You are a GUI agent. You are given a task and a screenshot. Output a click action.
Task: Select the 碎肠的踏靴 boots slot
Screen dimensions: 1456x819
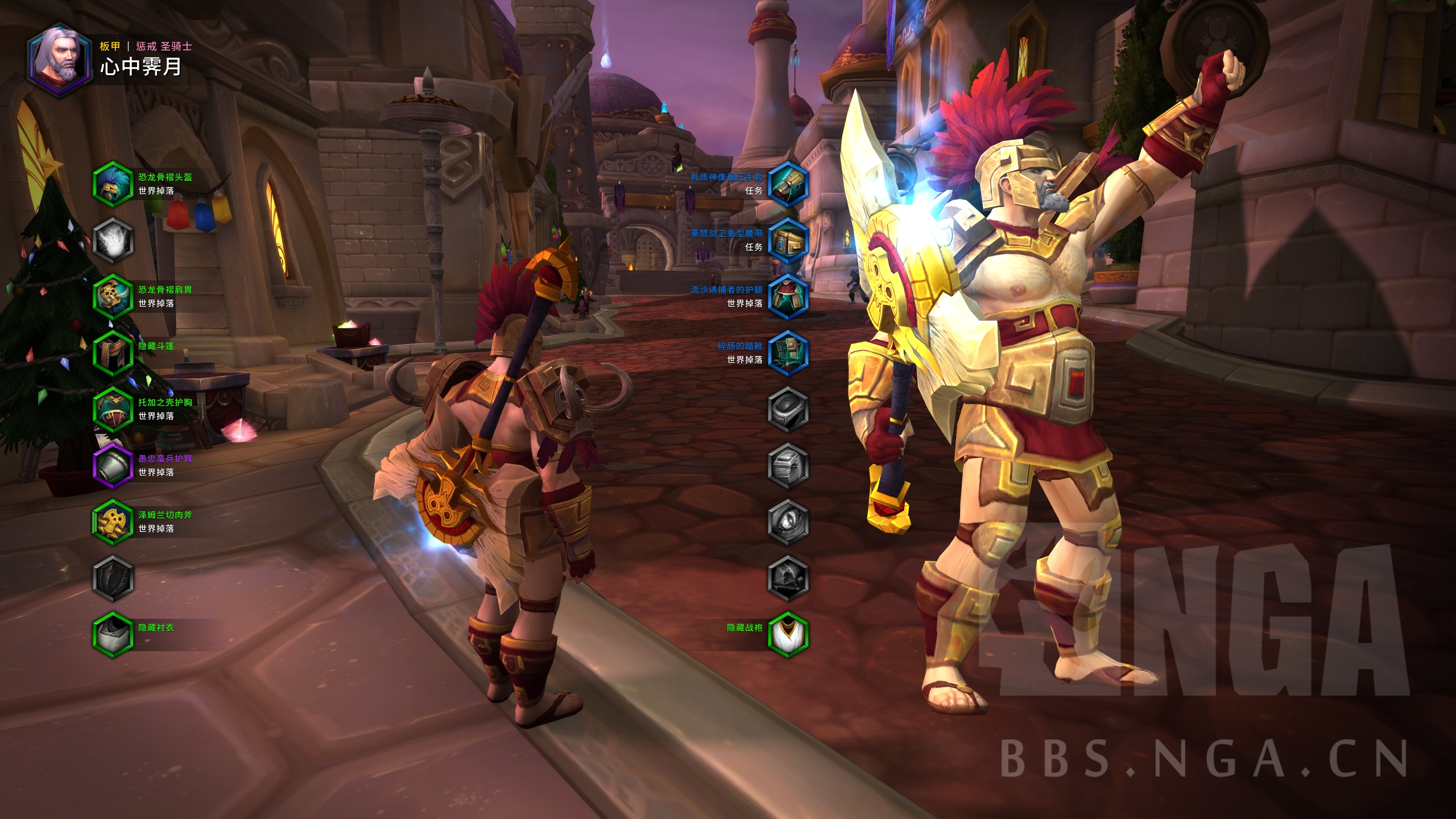click(788, 353)
